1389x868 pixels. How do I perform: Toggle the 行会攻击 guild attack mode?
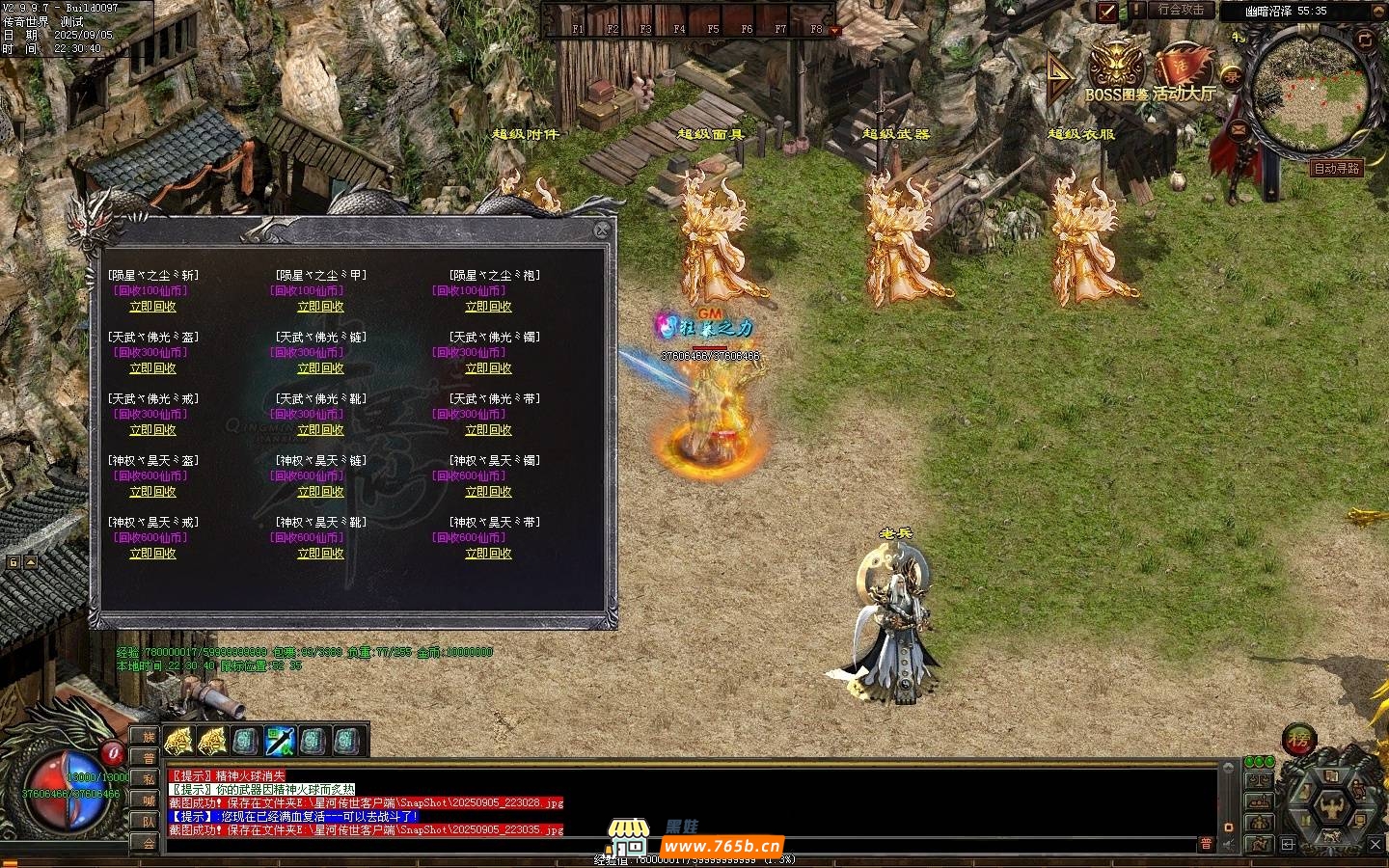point(1181,10)
